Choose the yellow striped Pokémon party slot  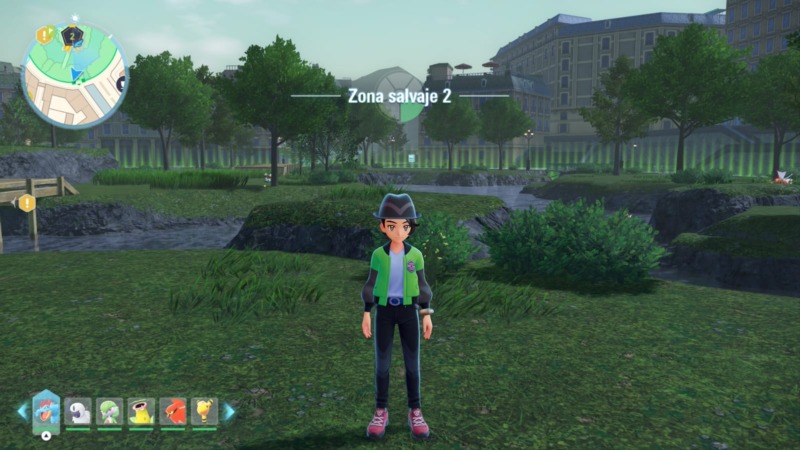[x=204, y=411]
